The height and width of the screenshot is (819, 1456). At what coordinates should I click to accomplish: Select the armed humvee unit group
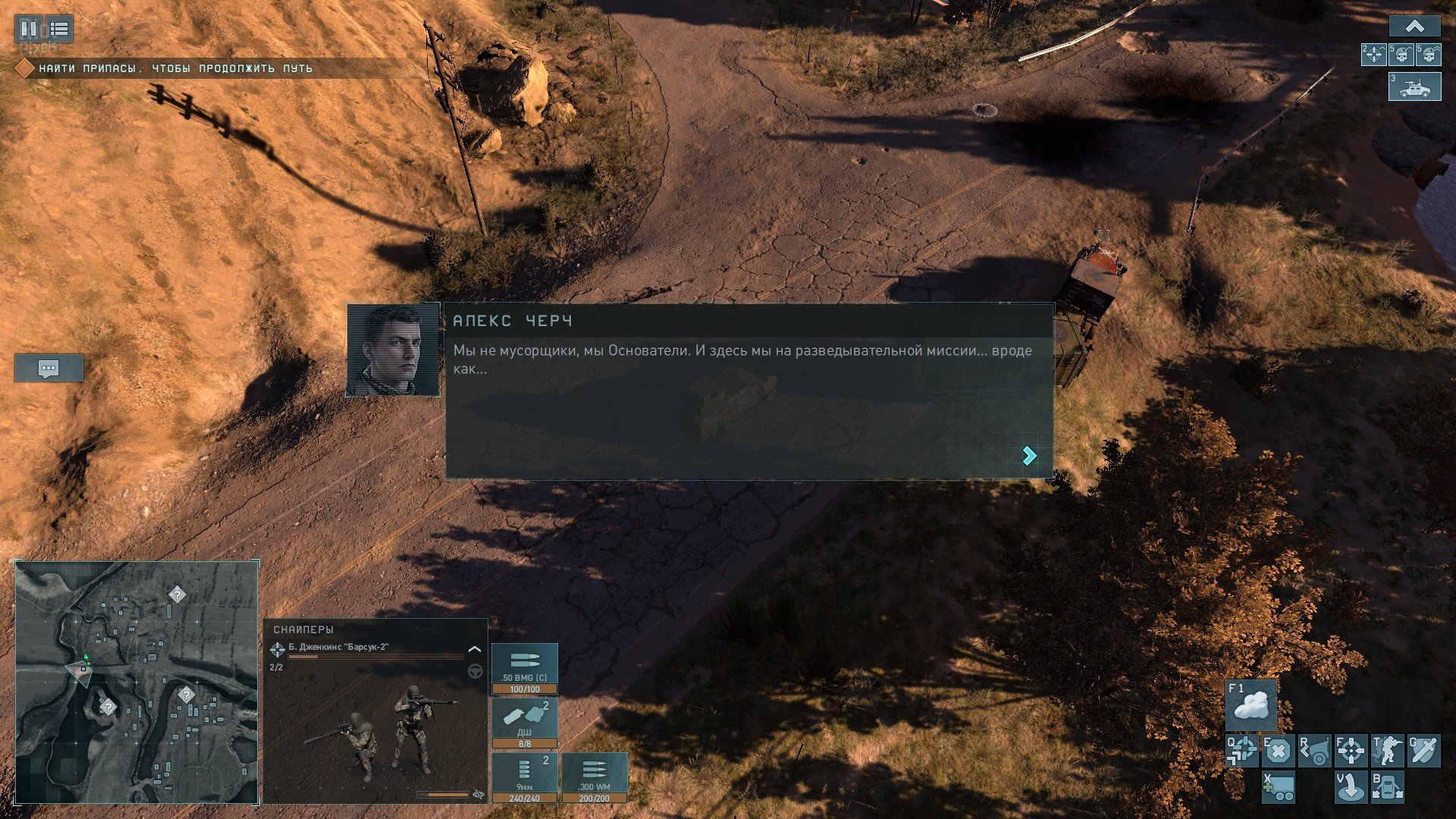pyautogui.click(x=1414, y=86)
